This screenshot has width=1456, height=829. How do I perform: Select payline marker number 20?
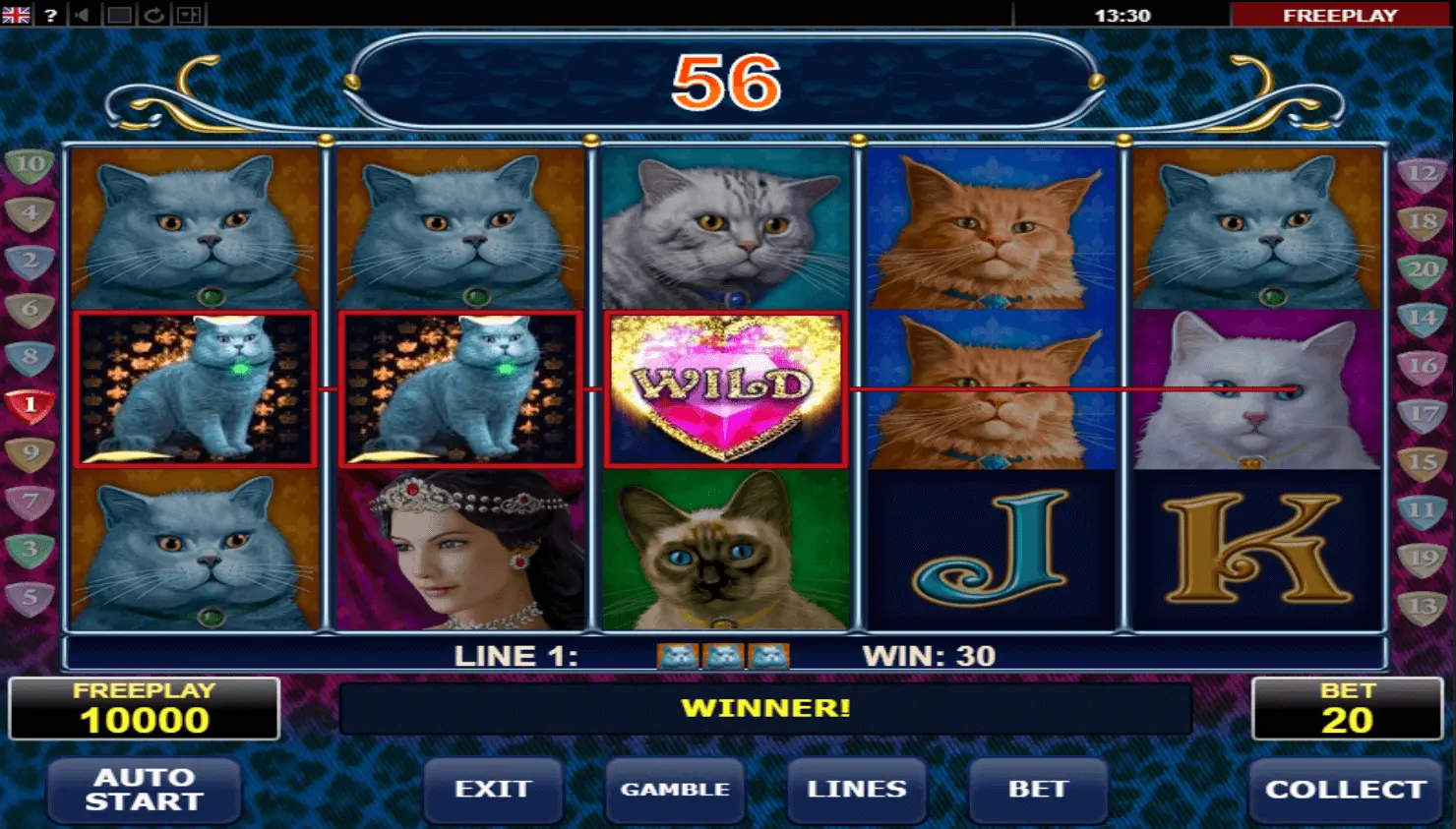pyautogui.click(x=1423, y=269)
